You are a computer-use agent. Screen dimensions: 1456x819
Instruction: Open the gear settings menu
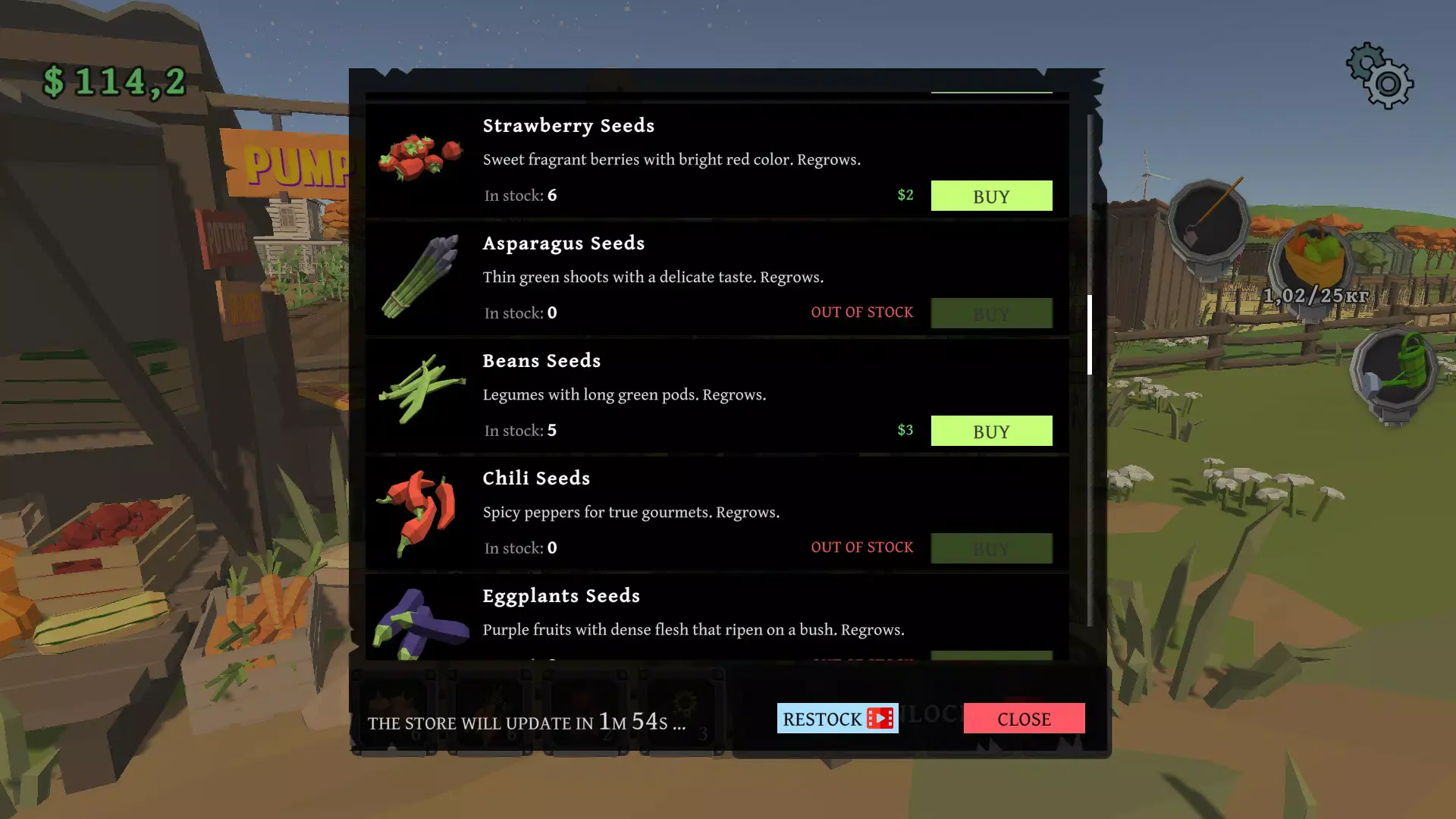[1379, 76]
